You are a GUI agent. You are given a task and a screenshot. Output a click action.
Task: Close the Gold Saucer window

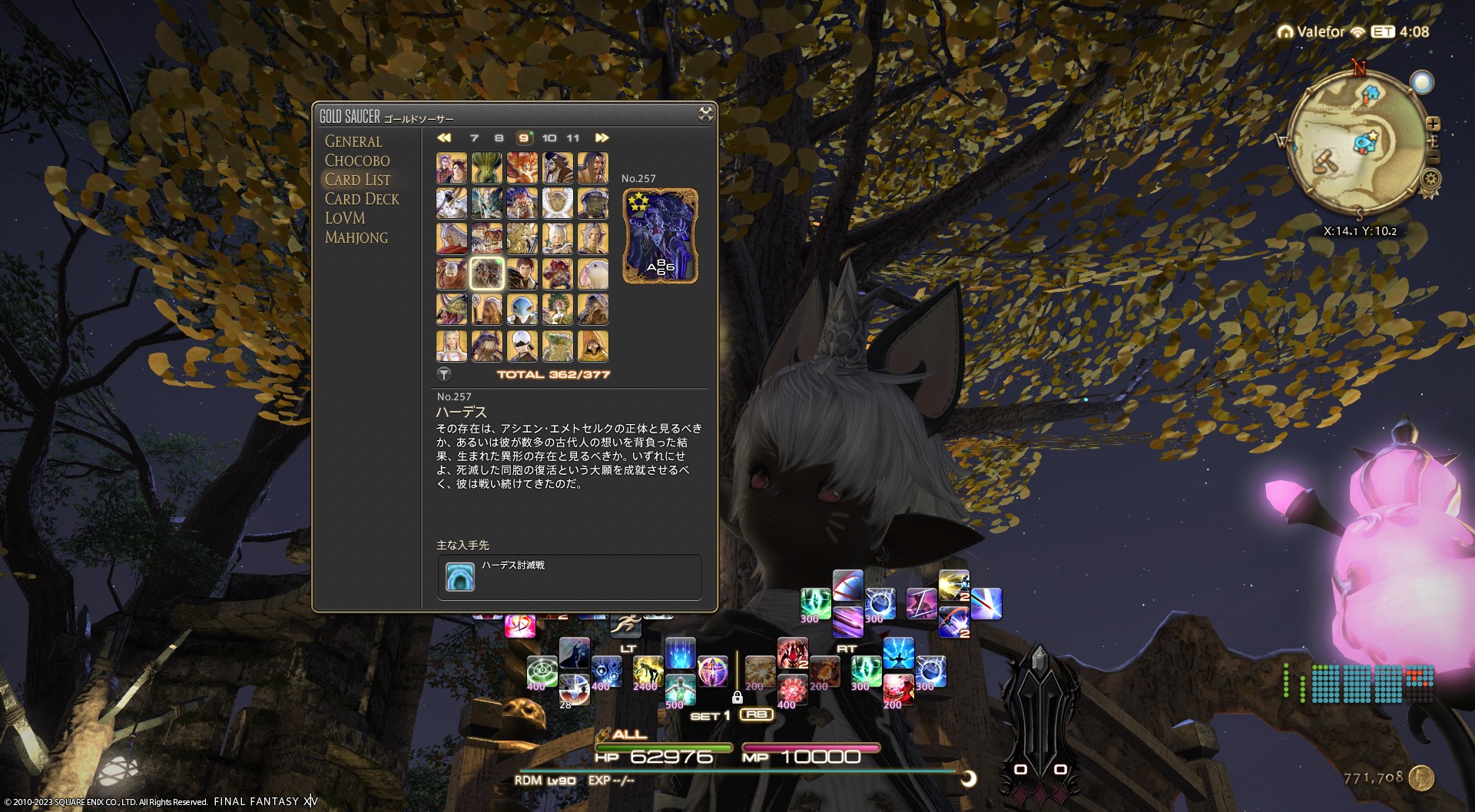[x=705, y=115]
